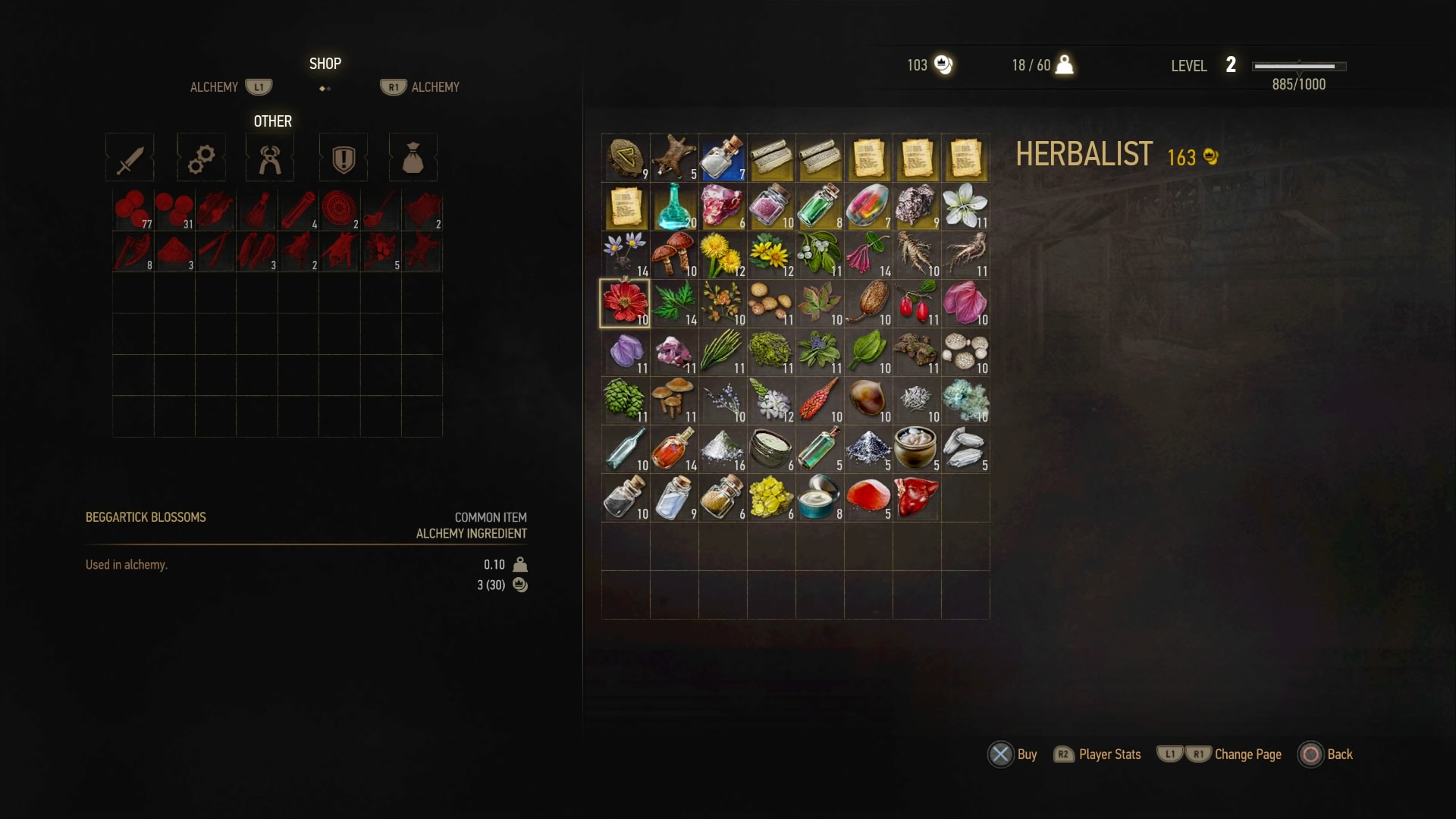Open the gears crafting components category
1456x819 pixels.
tap(200, 157)
